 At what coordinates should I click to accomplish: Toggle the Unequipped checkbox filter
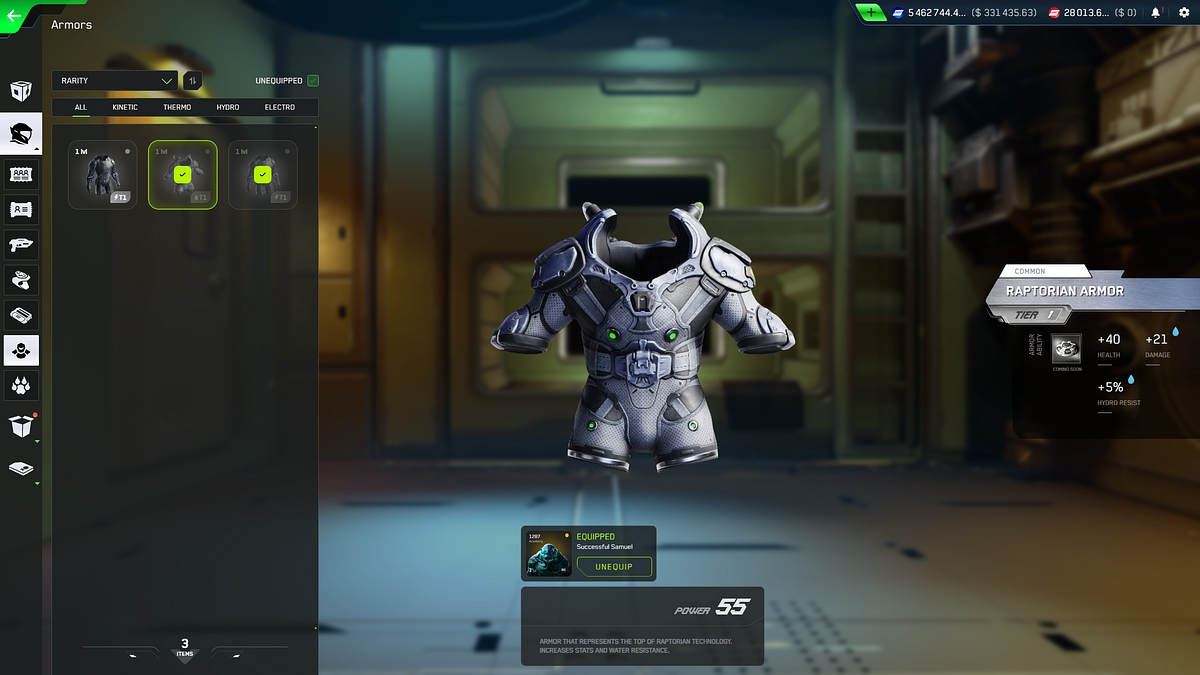tap(313, 81)
